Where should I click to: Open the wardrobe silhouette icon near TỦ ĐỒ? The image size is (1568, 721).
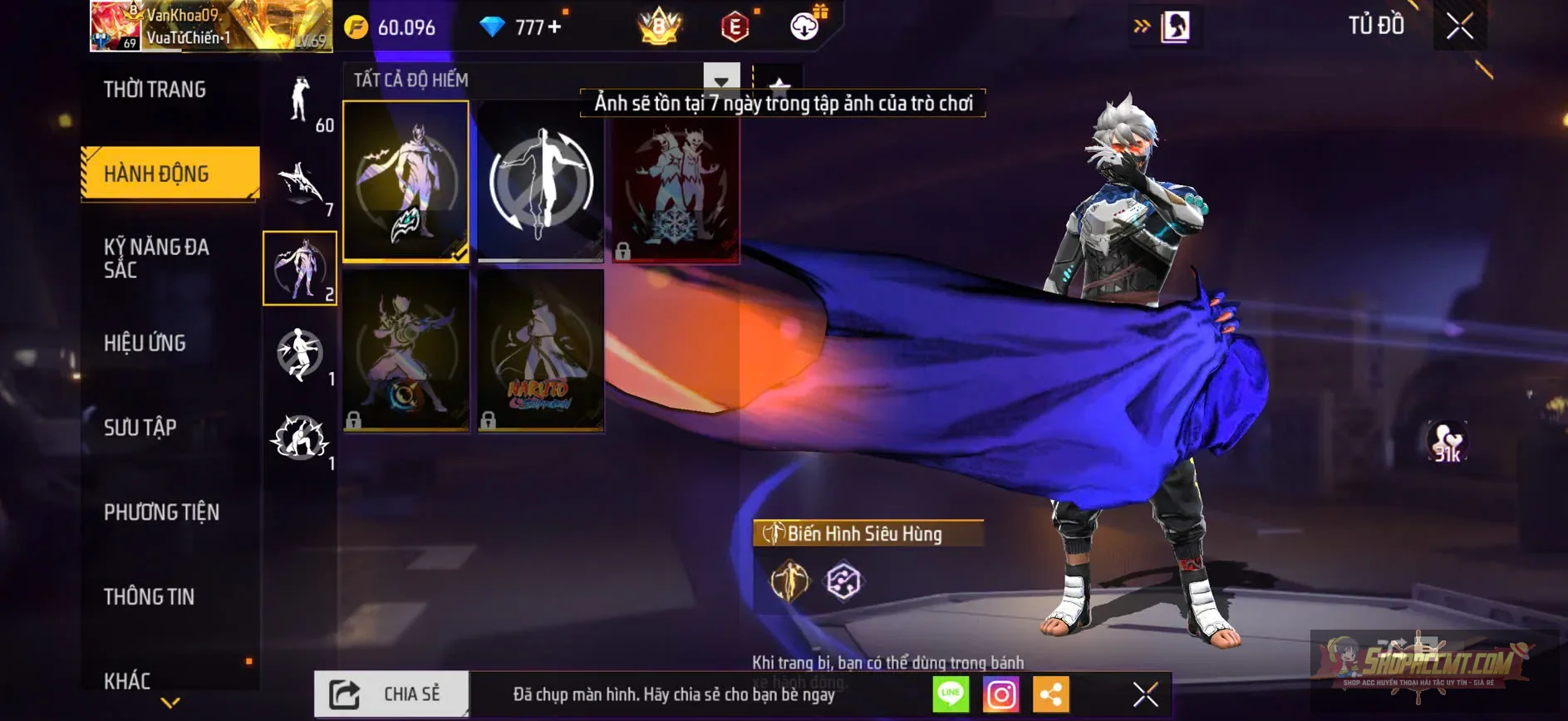click(x=1173, y=25)
